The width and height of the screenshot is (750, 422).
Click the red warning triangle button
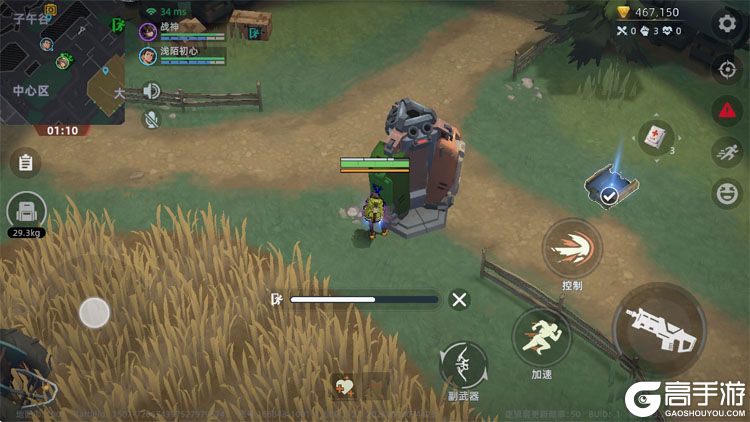pyautogui.click(x=726, y=111)
